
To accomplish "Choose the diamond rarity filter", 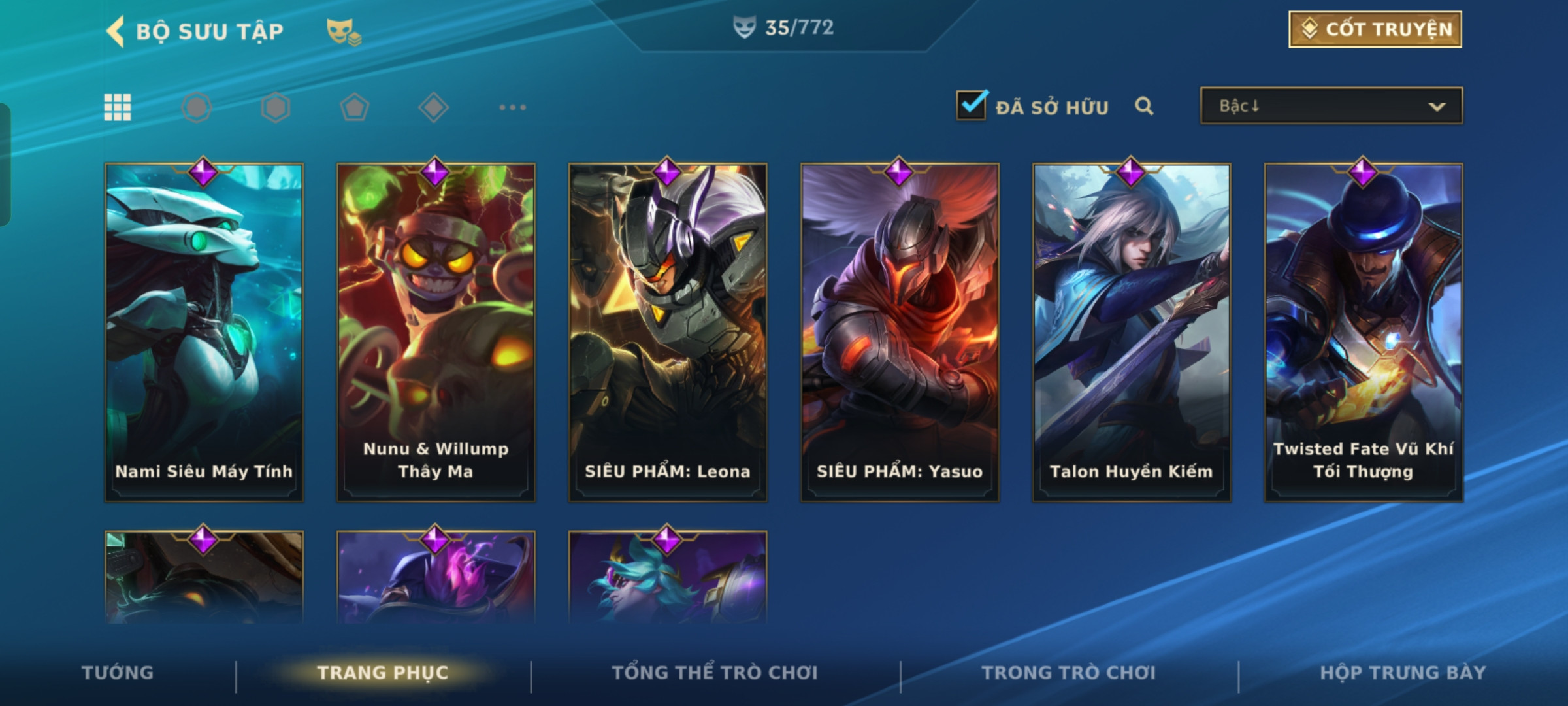I will 433,107.
